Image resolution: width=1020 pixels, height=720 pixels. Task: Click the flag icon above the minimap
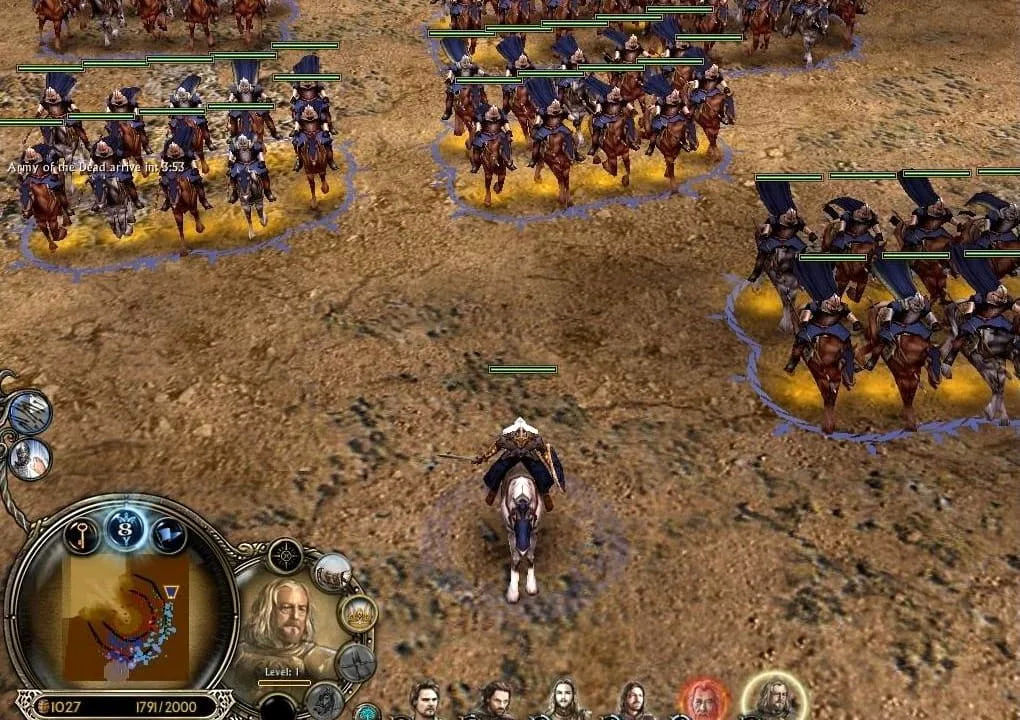(168, 535)
